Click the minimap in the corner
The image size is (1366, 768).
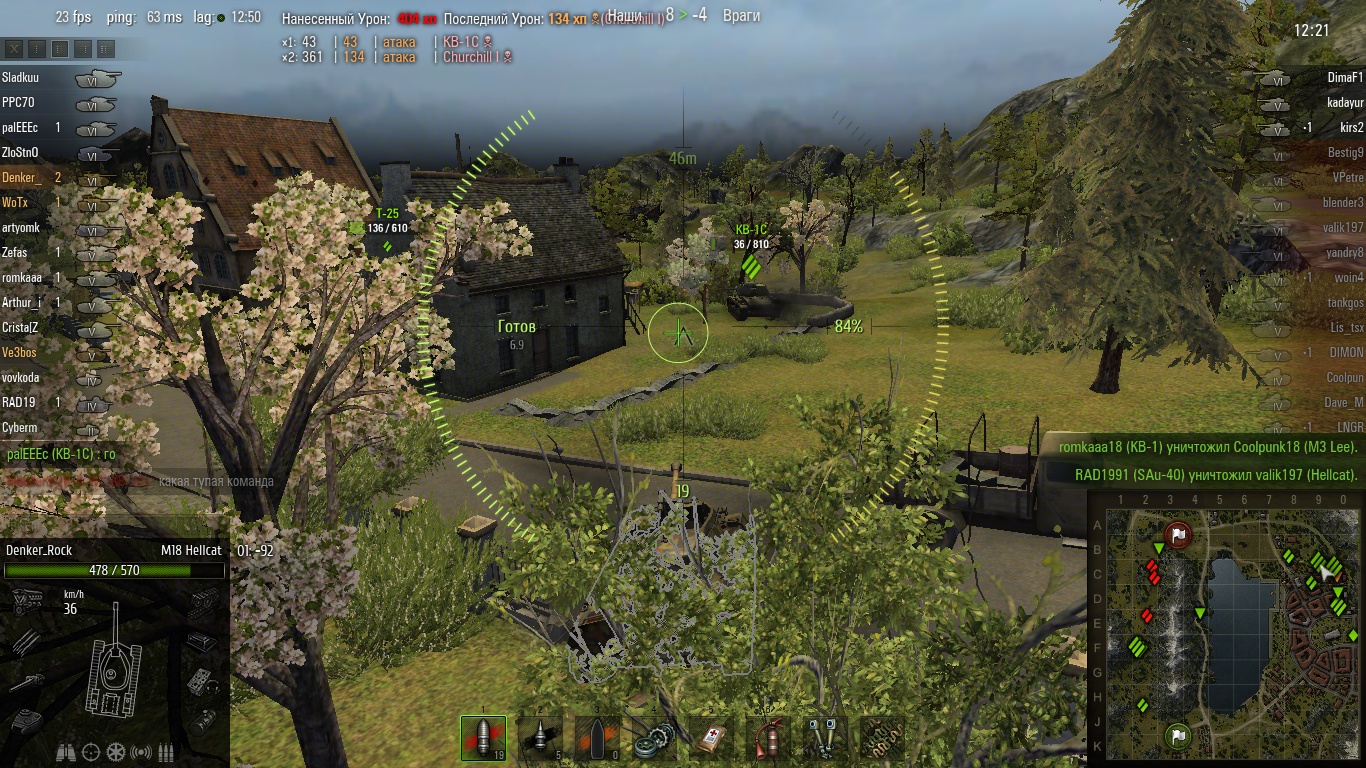click(1227, 627)
